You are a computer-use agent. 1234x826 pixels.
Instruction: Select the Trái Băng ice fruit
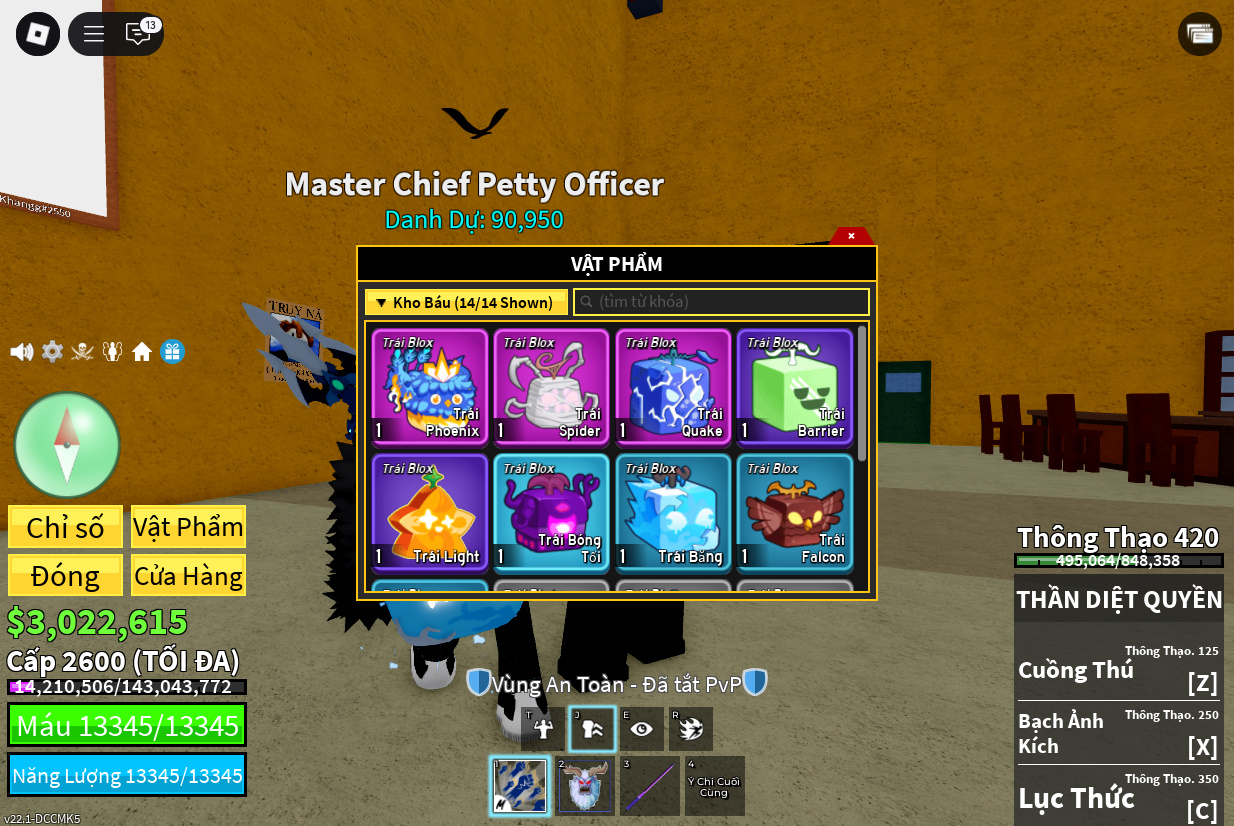coord(673,512)
